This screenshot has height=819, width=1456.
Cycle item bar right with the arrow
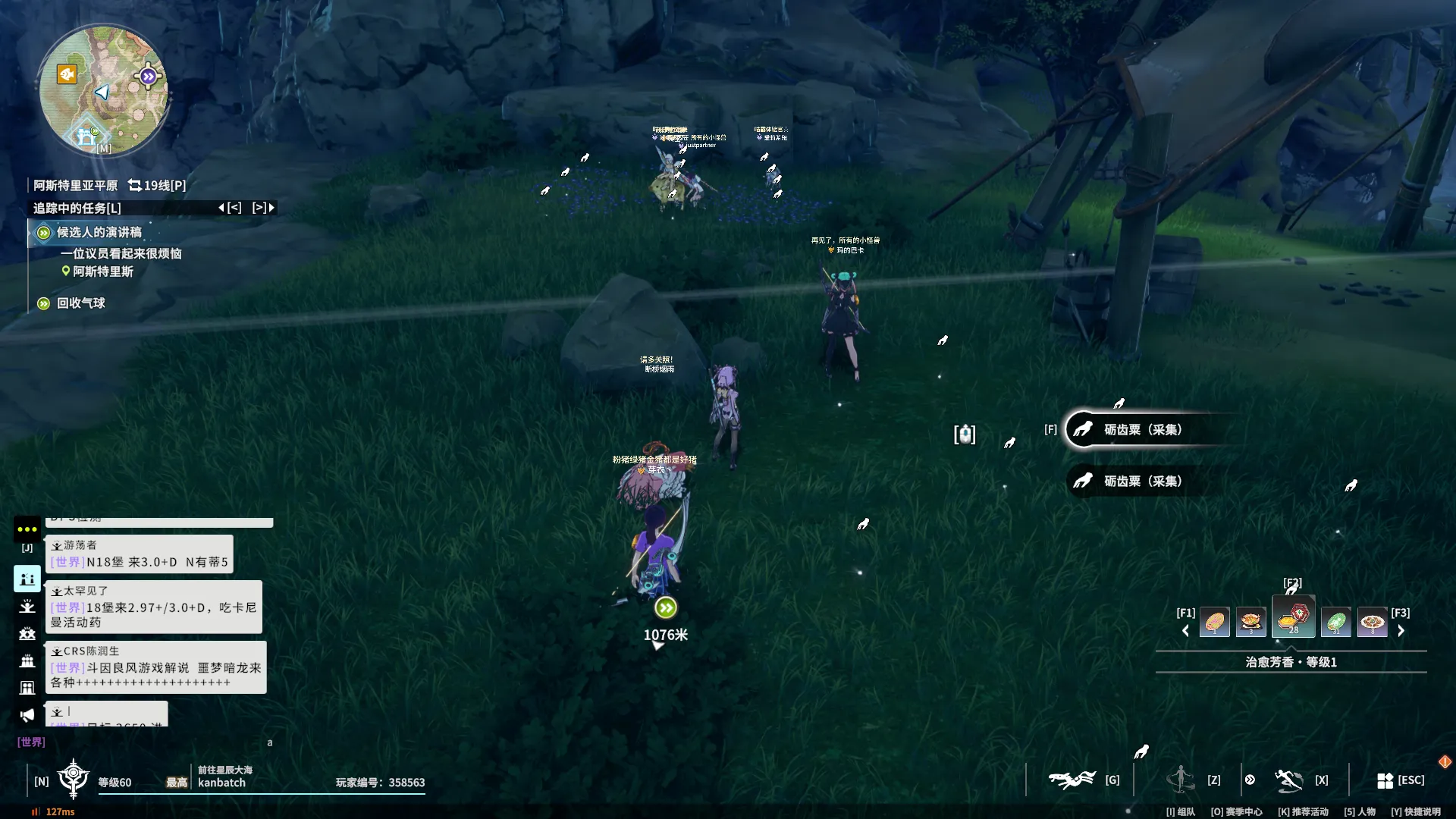1401,631
